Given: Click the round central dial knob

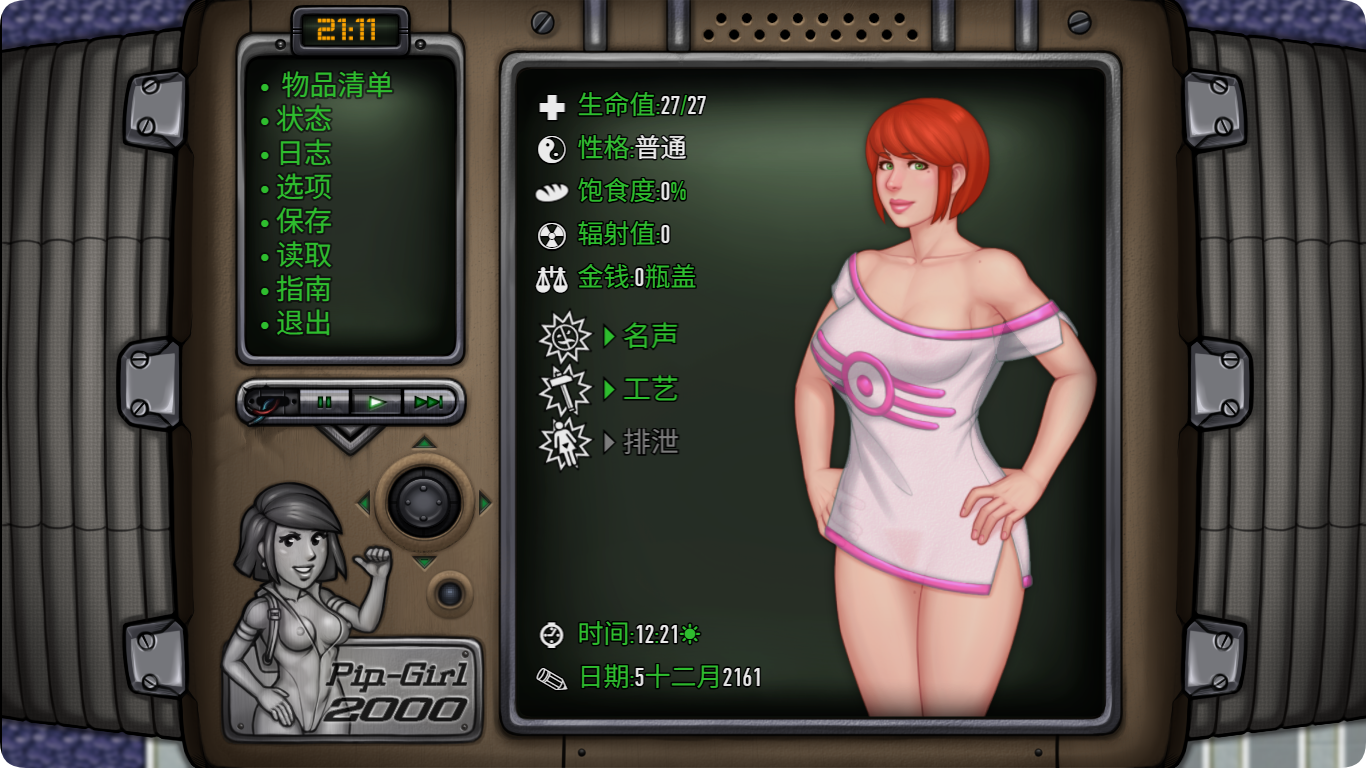Looking at the screenshot, I should tap(425, 502).
